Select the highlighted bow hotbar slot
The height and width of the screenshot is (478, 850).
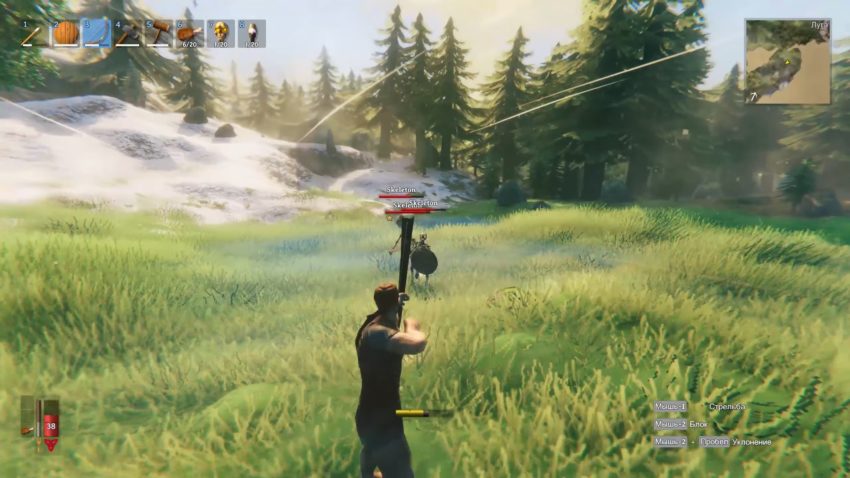96,34
